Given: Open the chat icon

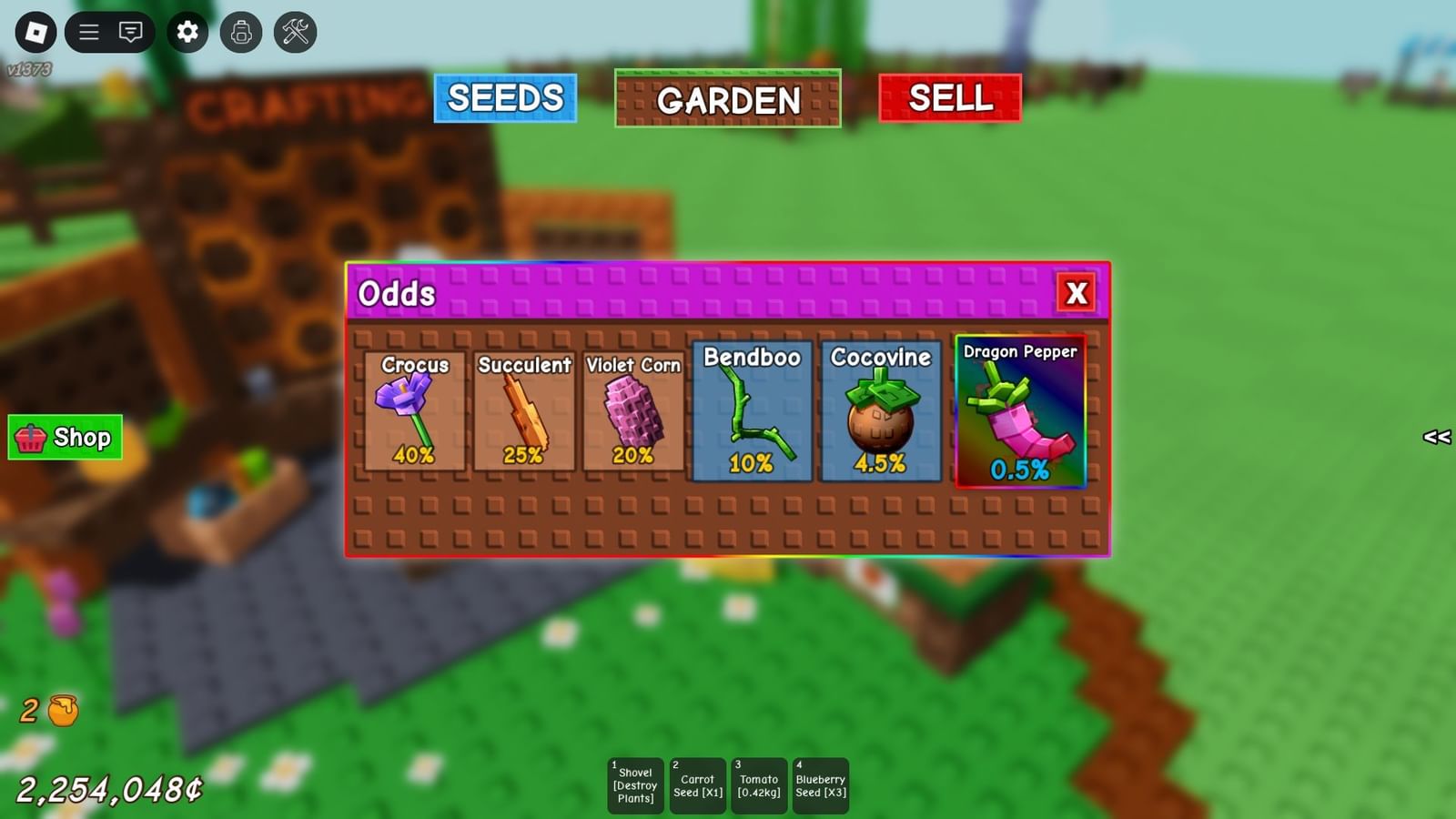Looking at the screenshot, I should tap(132, 32).
